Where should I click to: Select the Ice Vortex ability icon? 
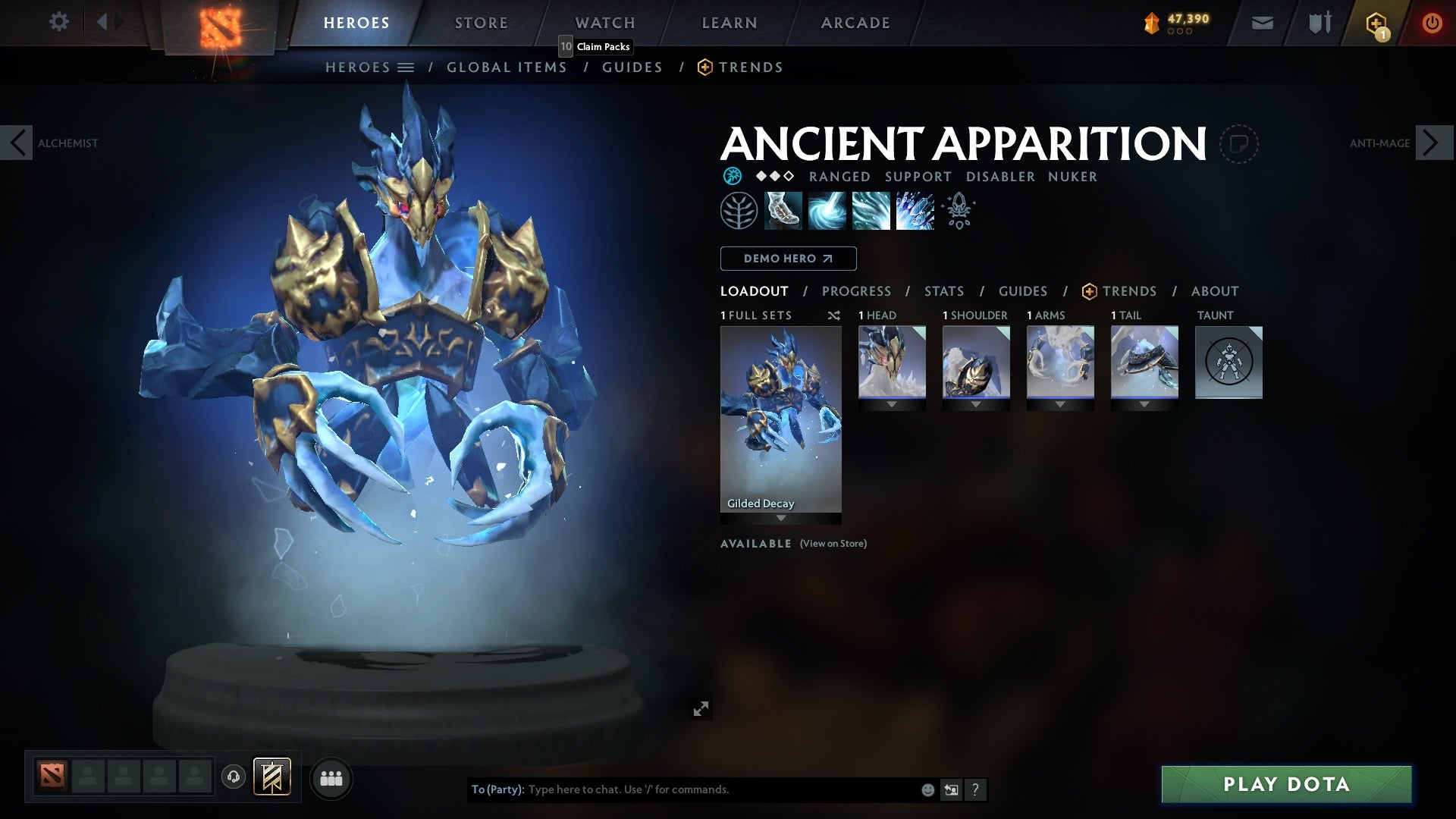(x=827, y=210)
